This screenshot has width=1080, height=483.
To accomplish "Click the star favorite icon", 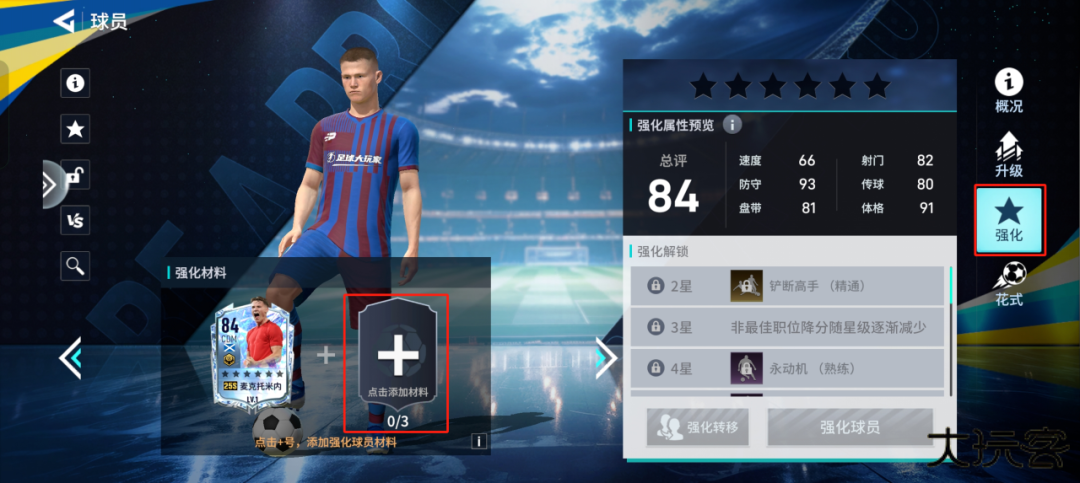I will coord(74,129).
